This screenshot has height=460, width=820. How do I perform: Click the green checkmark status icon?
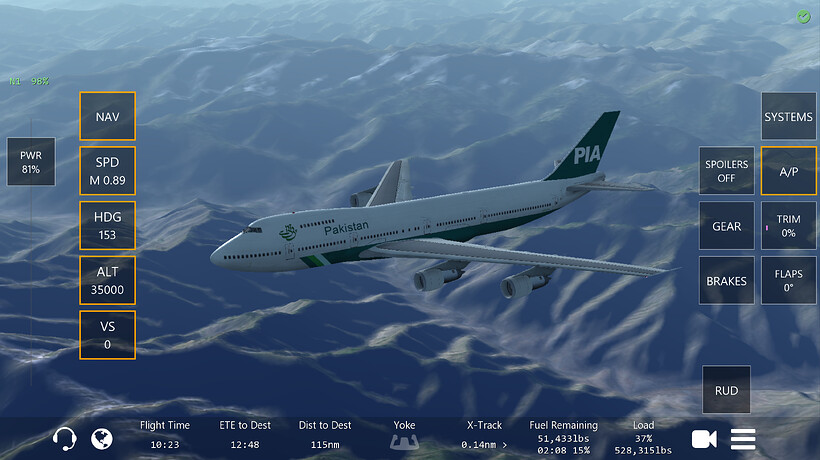click(x=804, y=17)
